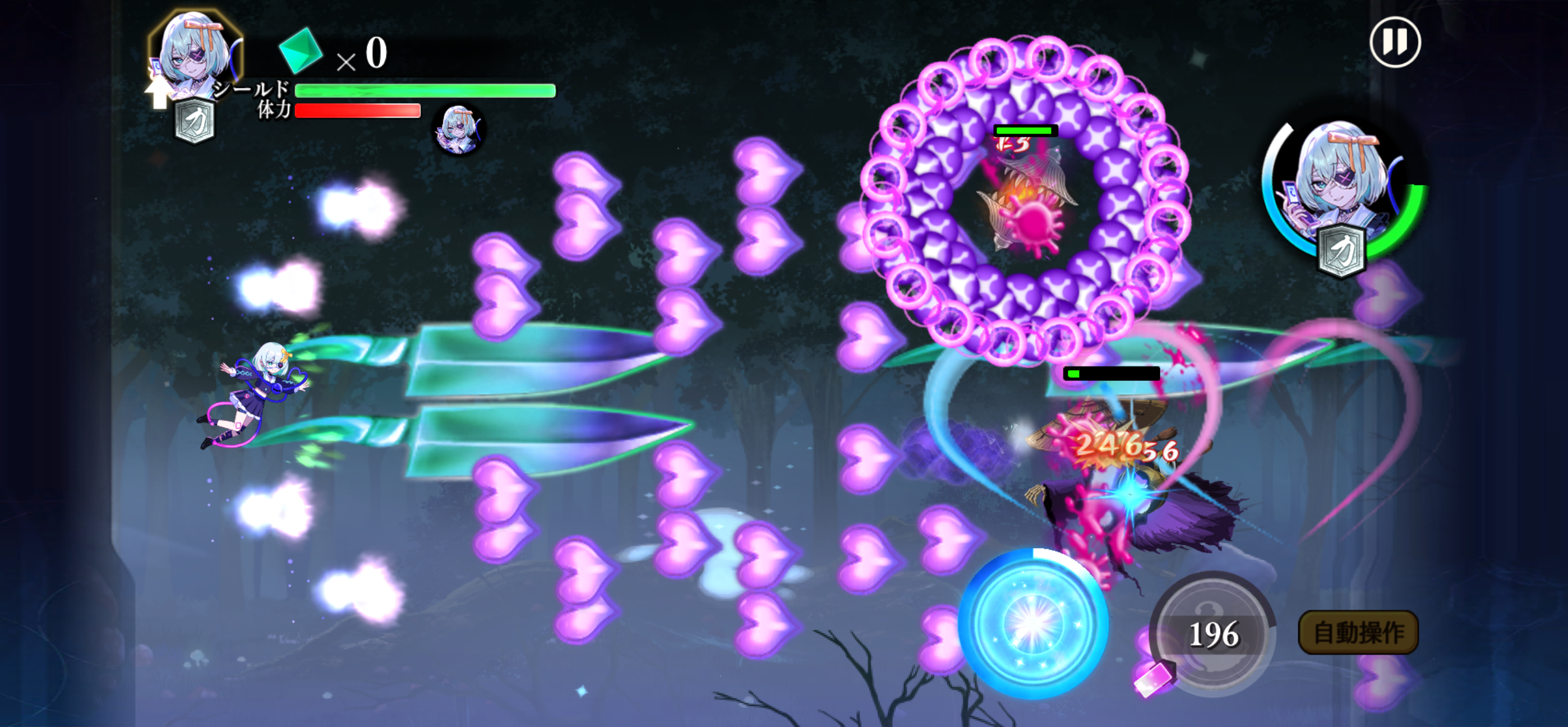Tap the large character portrait skill gauge
The height and width of the screenshot is (727, 1568).
pos(1343,192)
